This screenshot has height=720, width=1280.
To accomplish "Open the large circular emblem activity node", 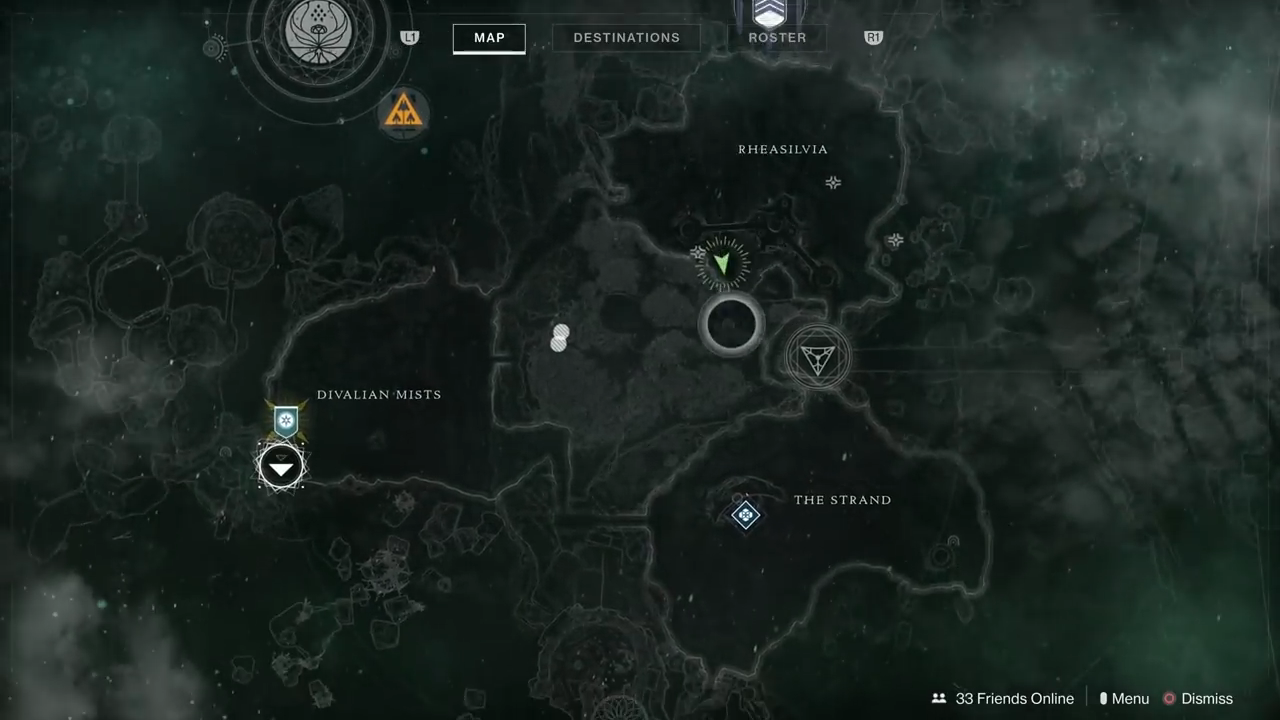I will [x=316, y=32].
